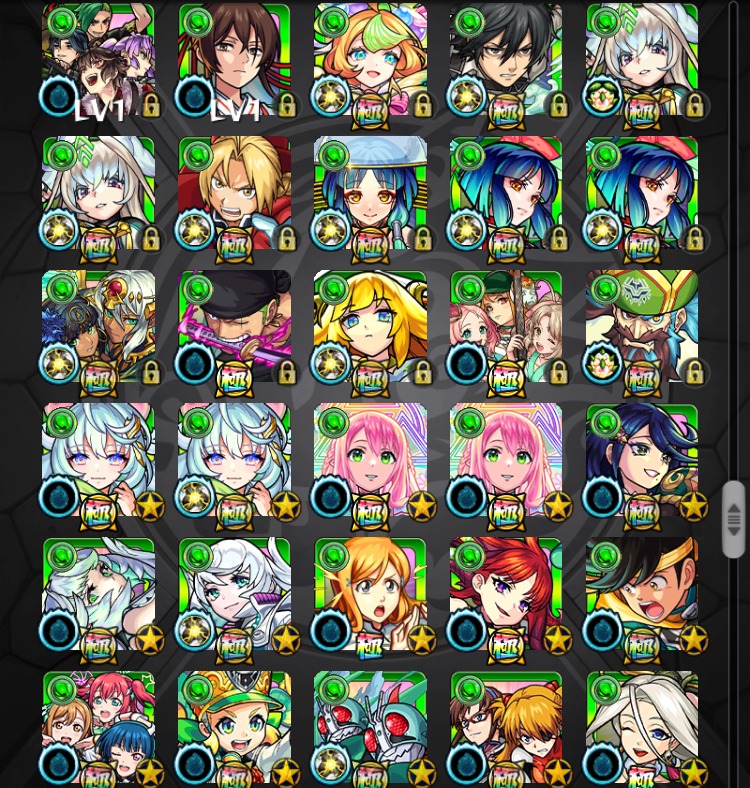
Task: Select the blue-haired girl with white hat
Action: pos(370,194)
